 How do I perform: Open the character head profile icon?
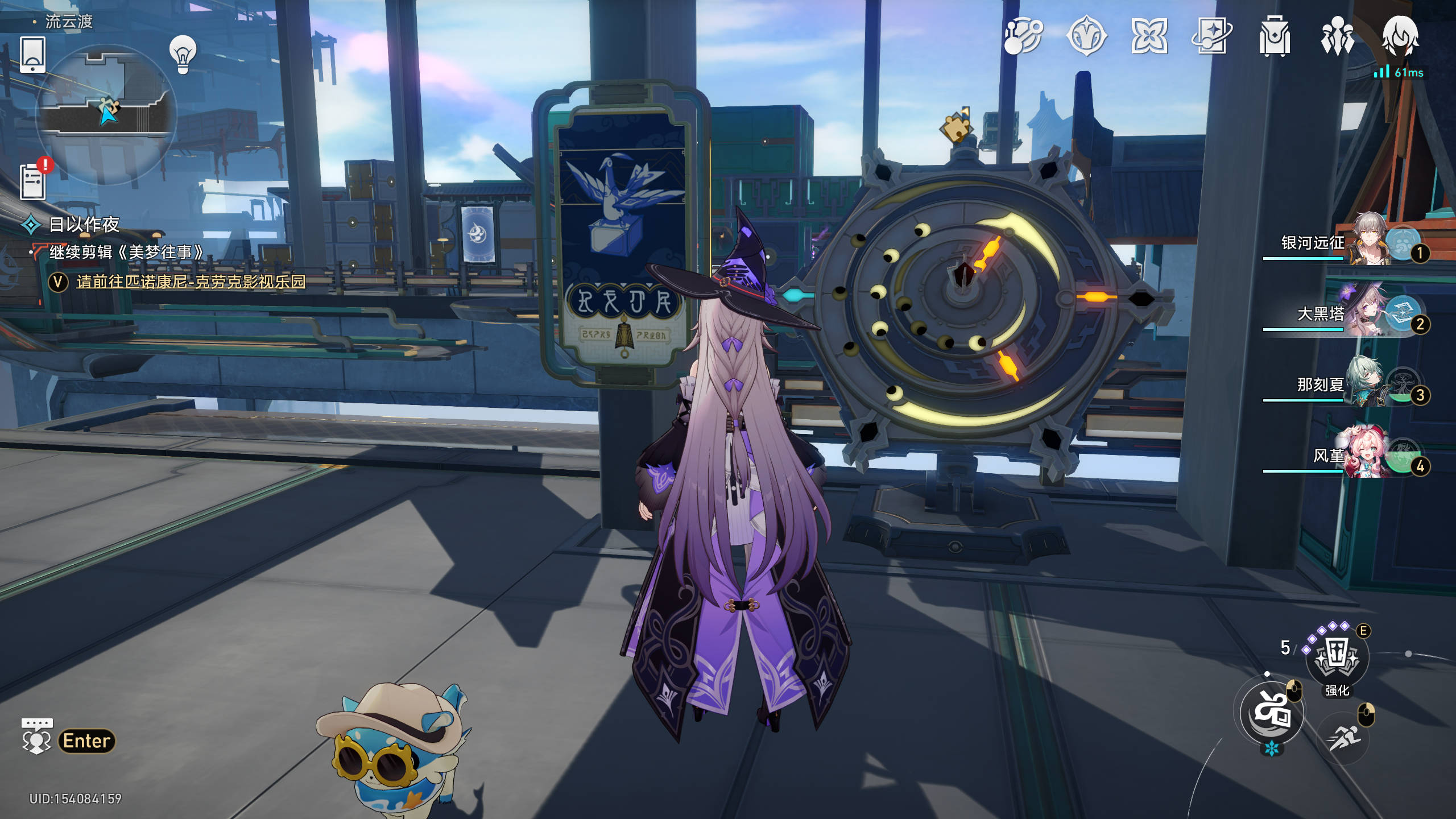tap(1400, 36)
